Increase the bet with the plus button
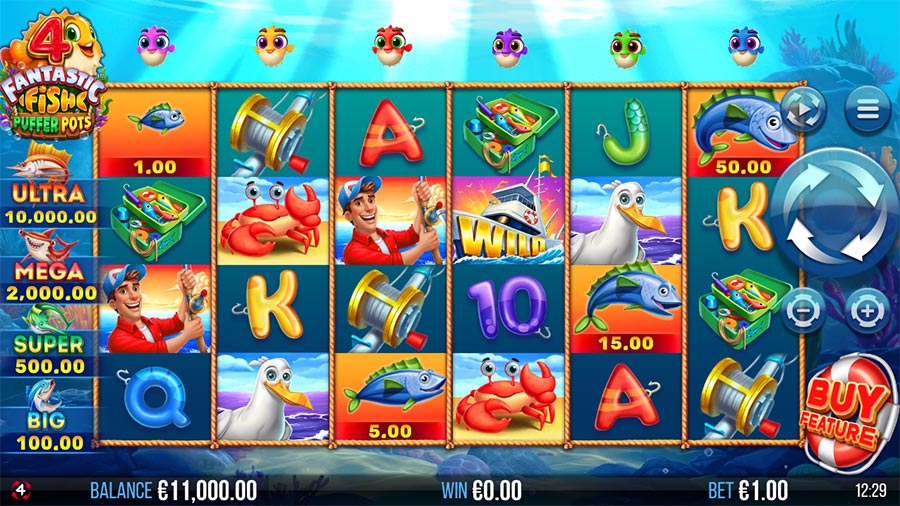This screenshot has height=506, width=900. 867,311
